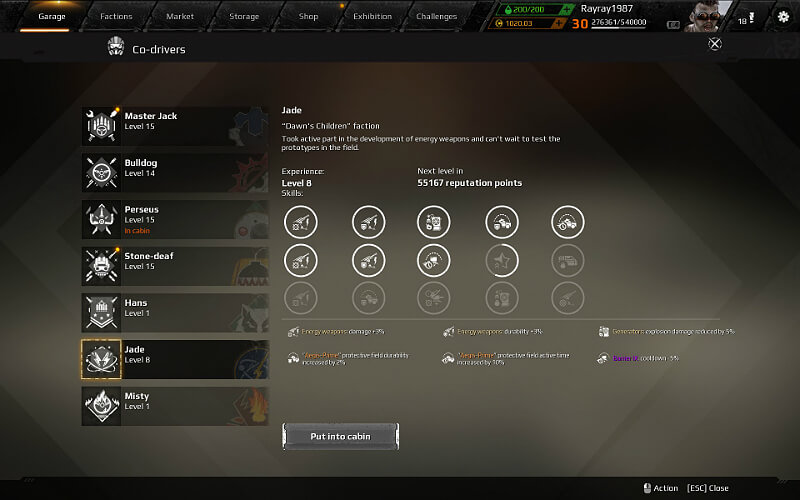Image resolution: width=800 pixels, height=500 pixels.
Task: Put Jade into cabin
Action: tap(341, 436)
